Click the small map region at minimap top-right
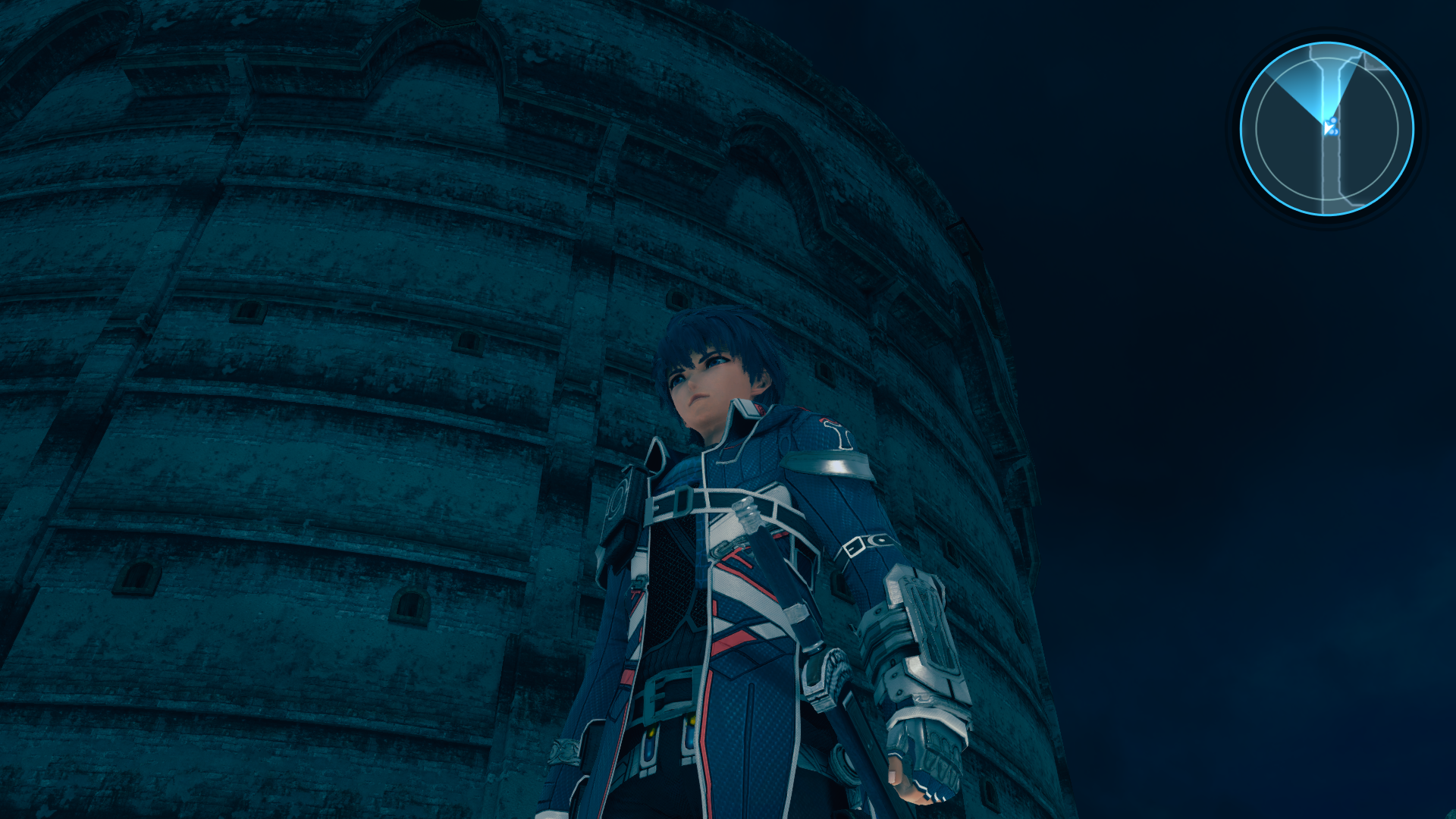The image size is (1456, 819). [x=1375, y=65]
